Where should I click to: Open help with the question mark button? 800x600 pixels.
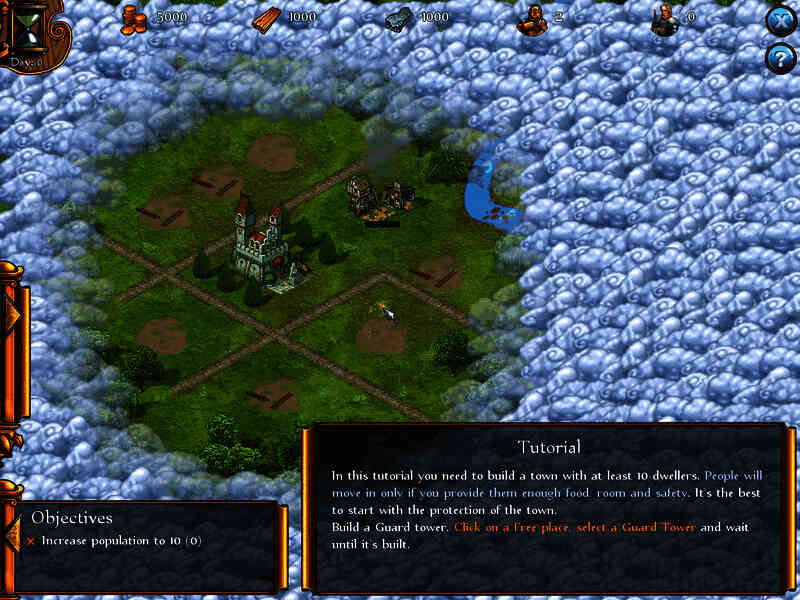779,58
